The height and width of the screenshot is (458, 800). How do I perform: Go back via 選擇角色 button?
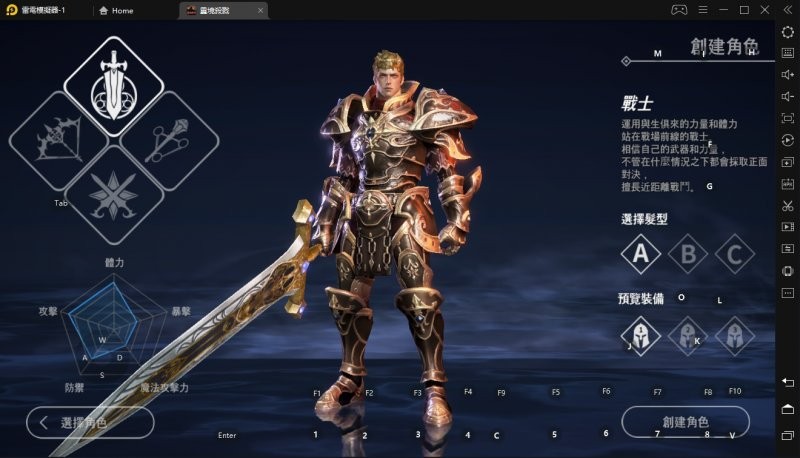click(x=90, y=422)
